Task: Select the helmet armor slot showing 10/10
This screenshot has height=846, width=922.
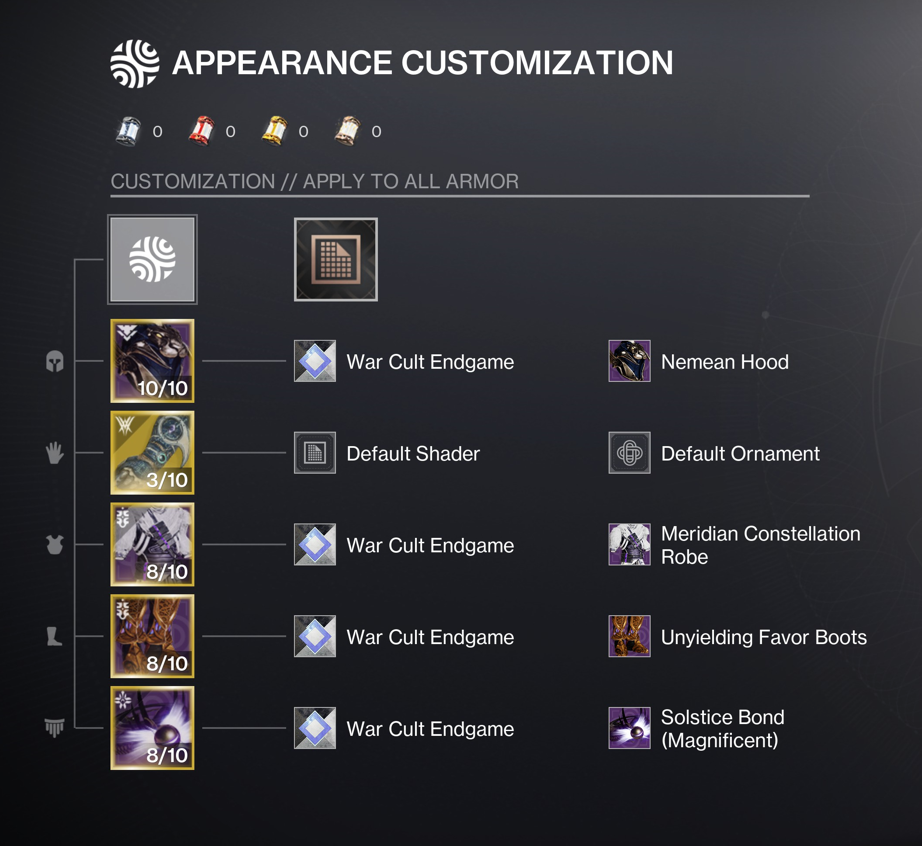Action: point(152,361)
